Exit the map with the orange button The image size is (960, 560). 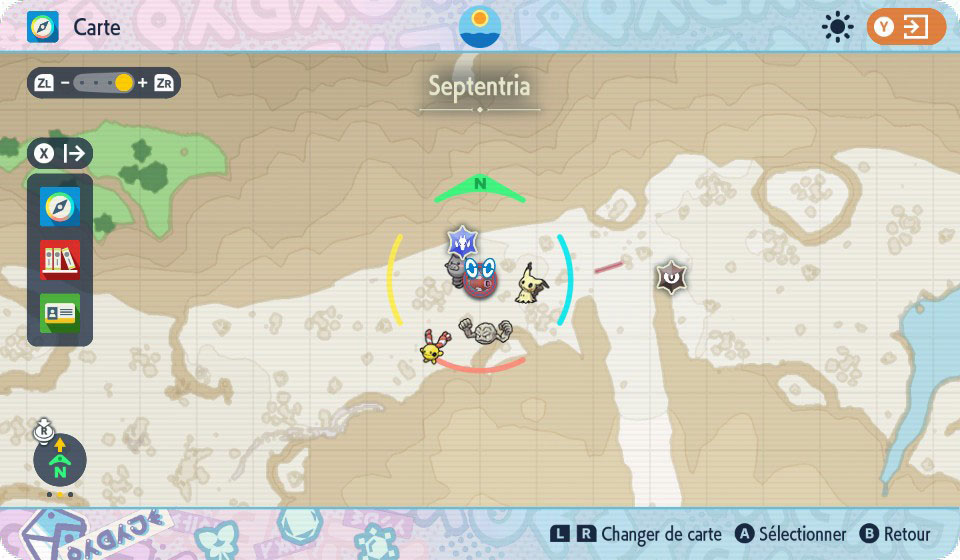905,27
